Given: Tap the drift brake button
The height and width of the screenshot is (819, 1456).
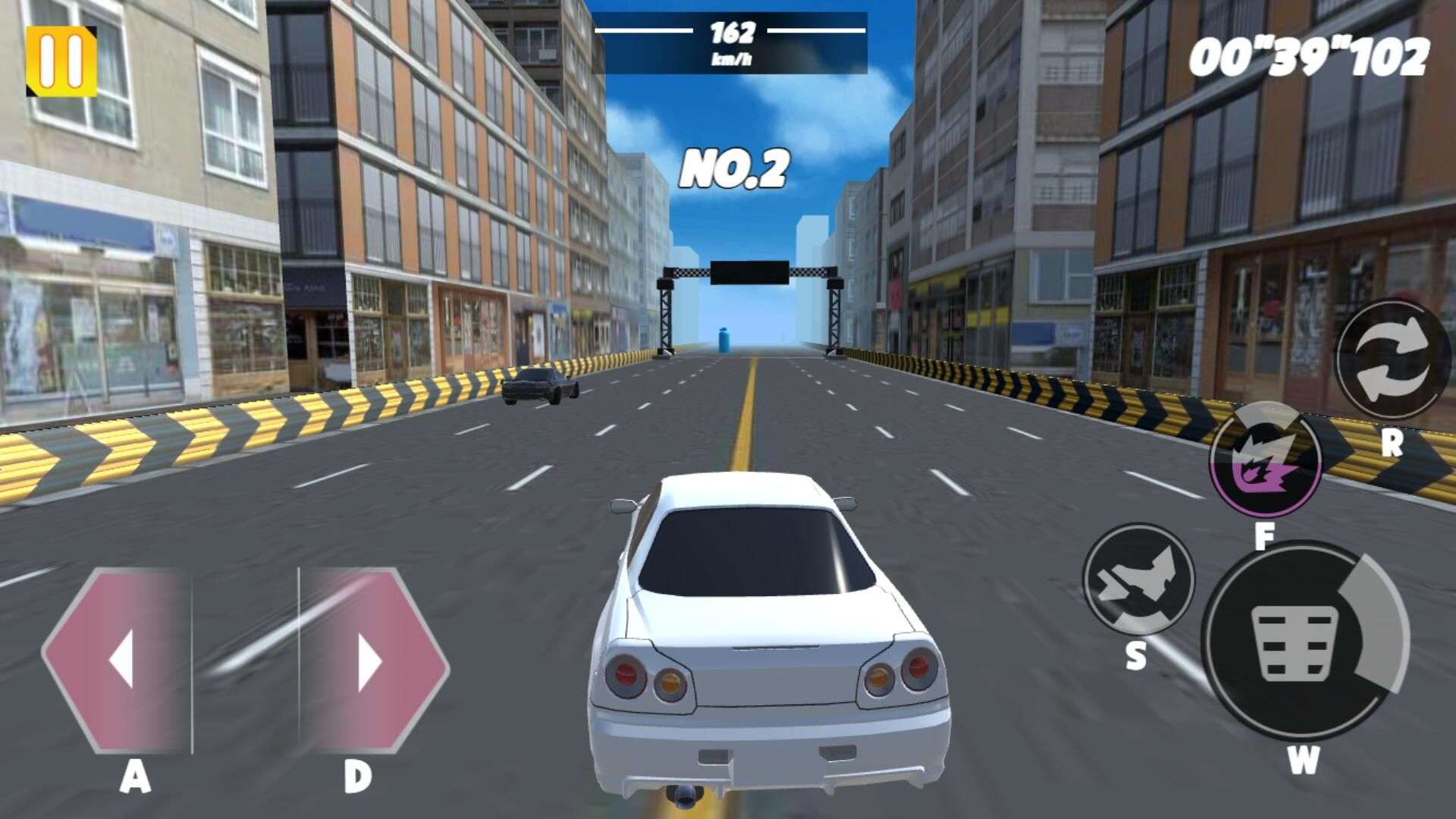Looking at the screenshot, I should (1137, 580).
